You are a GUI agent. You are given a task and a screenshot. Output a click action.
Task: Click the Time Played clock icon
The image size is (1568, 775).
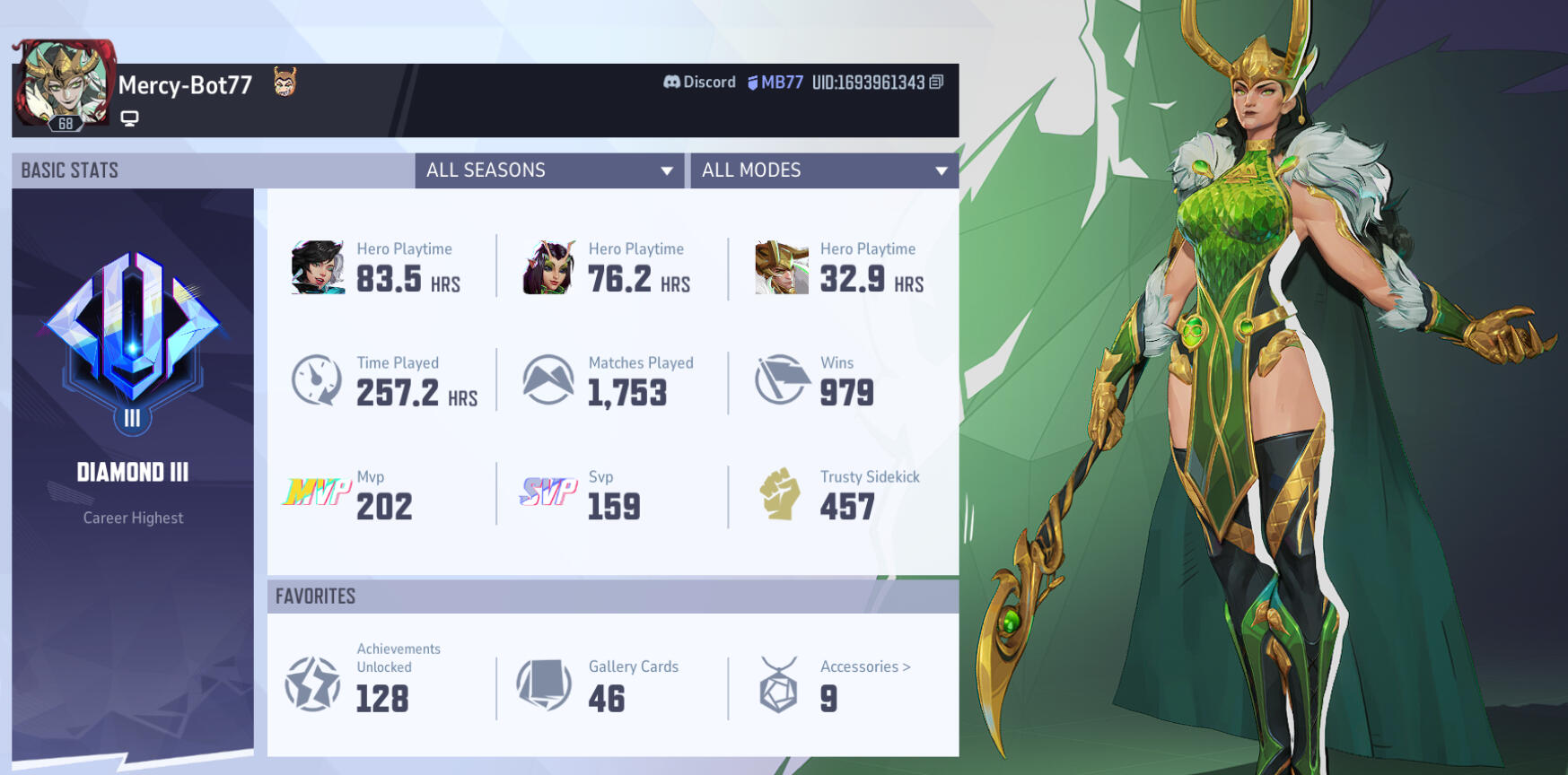316,379
